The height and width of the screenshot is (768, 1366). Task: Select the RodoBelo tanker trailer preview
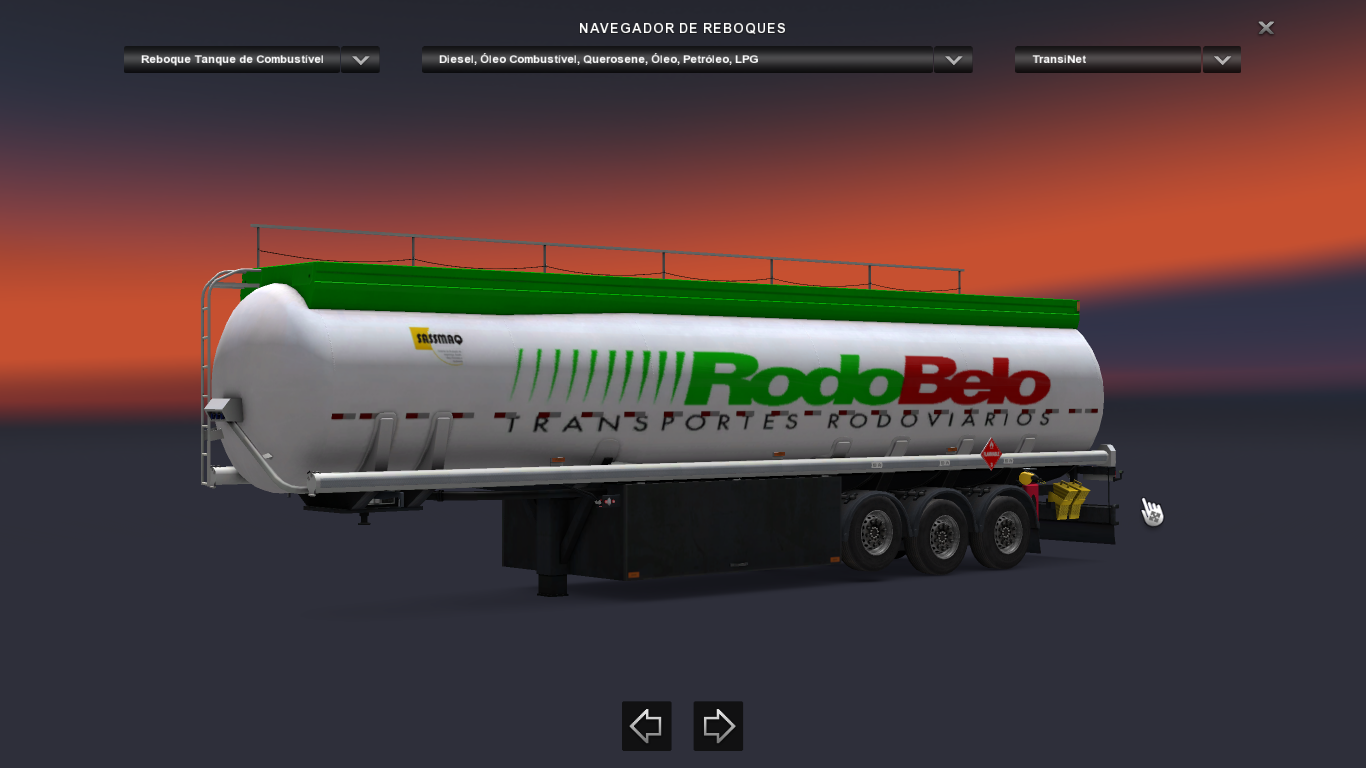pyautogui.click(x=650, y=400)
